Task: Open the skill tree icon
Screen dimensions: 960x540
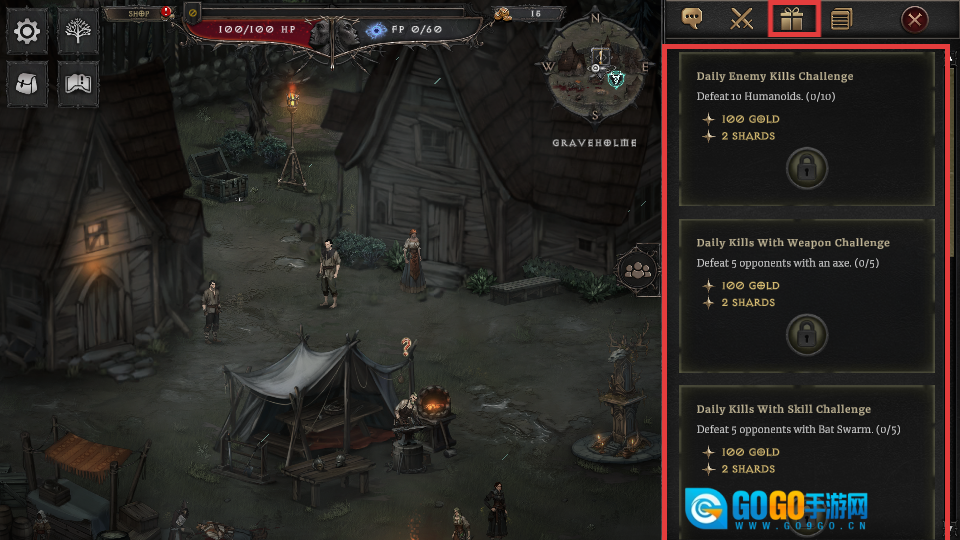Action: tap(78, 32)
